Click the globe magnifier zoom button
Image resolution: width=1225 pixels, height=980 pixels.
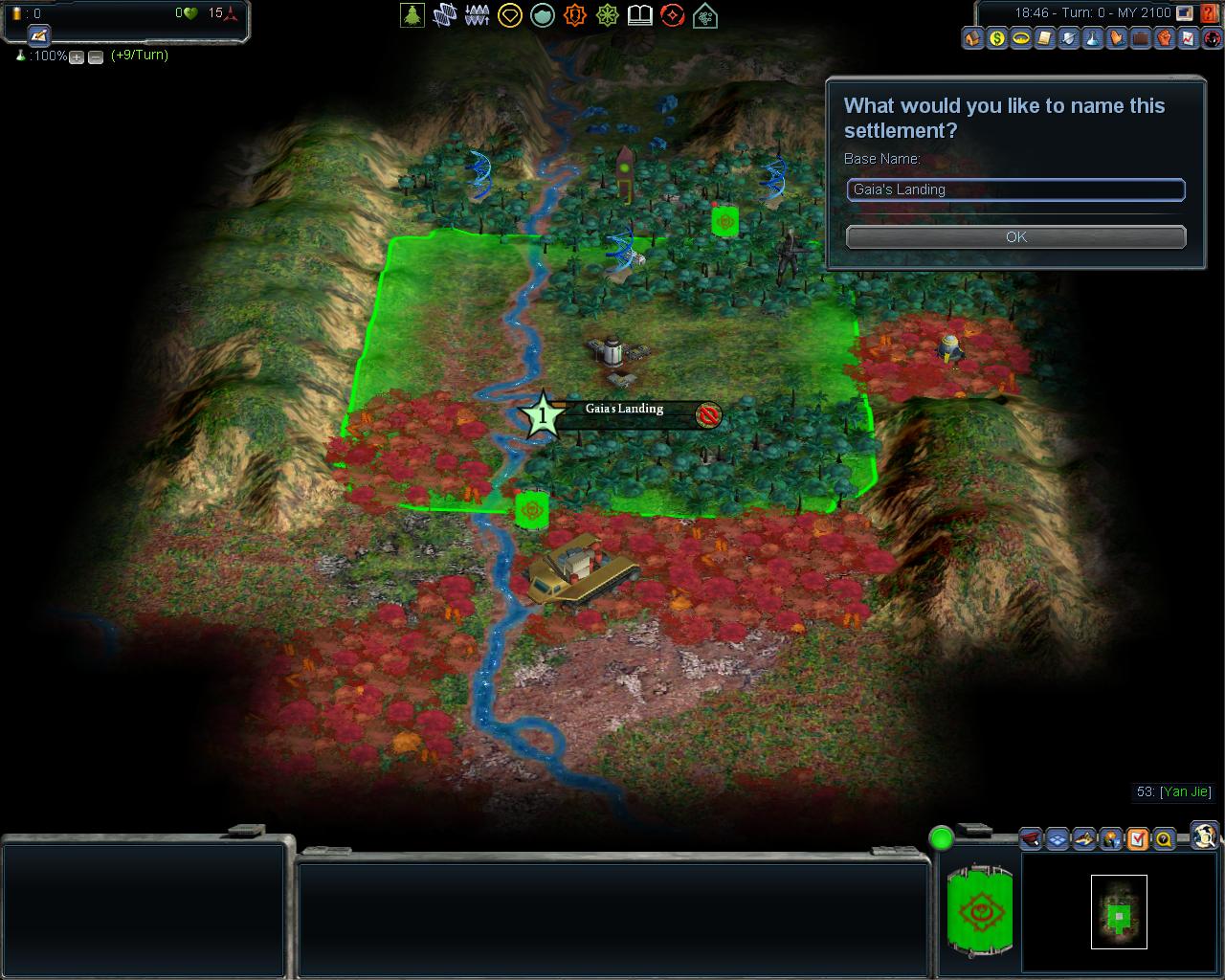click(x=1205, y=835)
